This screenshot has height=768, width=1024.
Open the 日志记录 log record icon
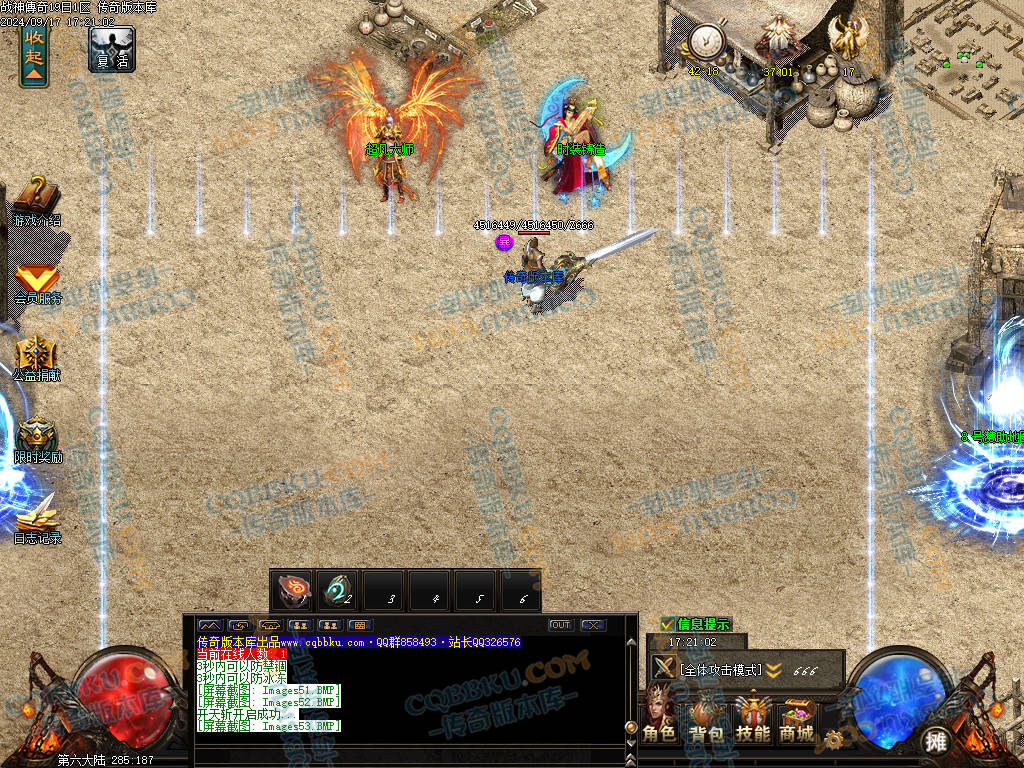coord(37,520)
